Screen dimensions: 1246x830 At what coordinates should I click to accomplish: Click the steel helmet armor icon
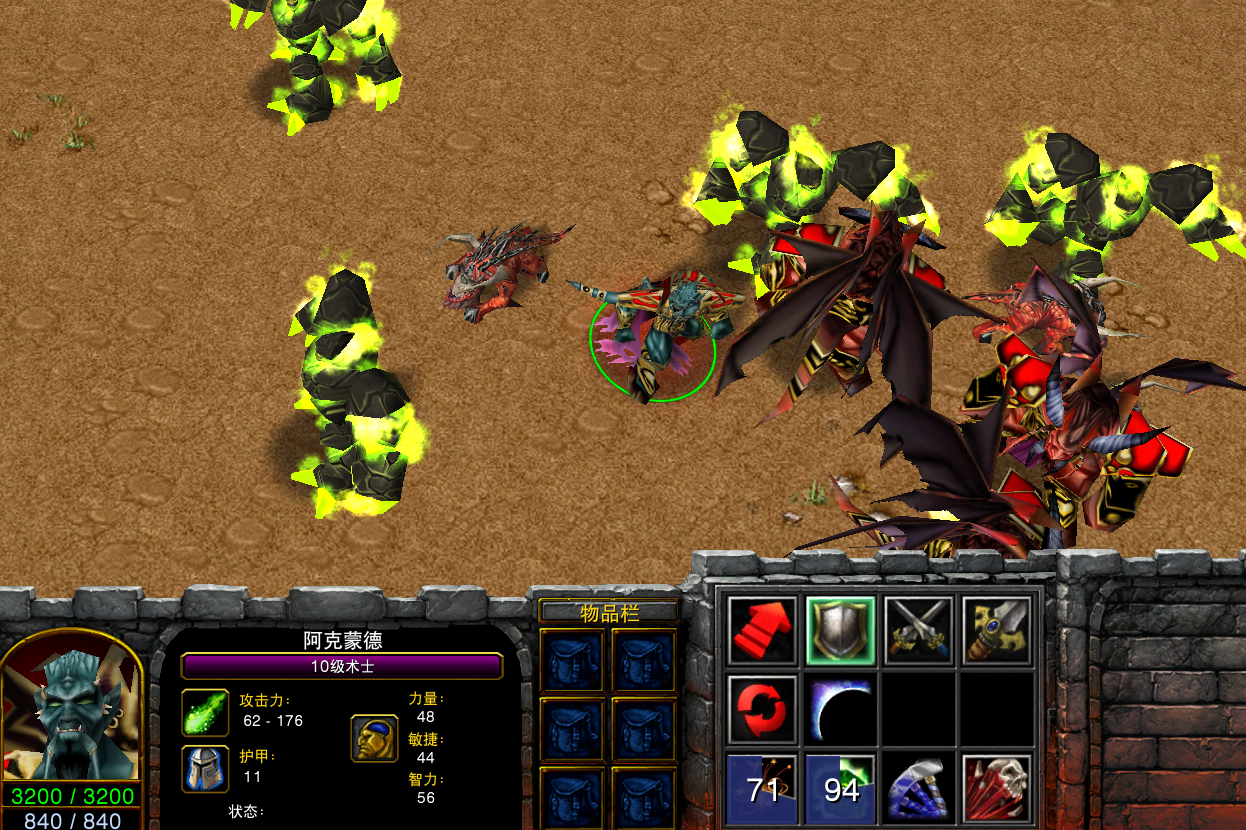tap(205, 768)
